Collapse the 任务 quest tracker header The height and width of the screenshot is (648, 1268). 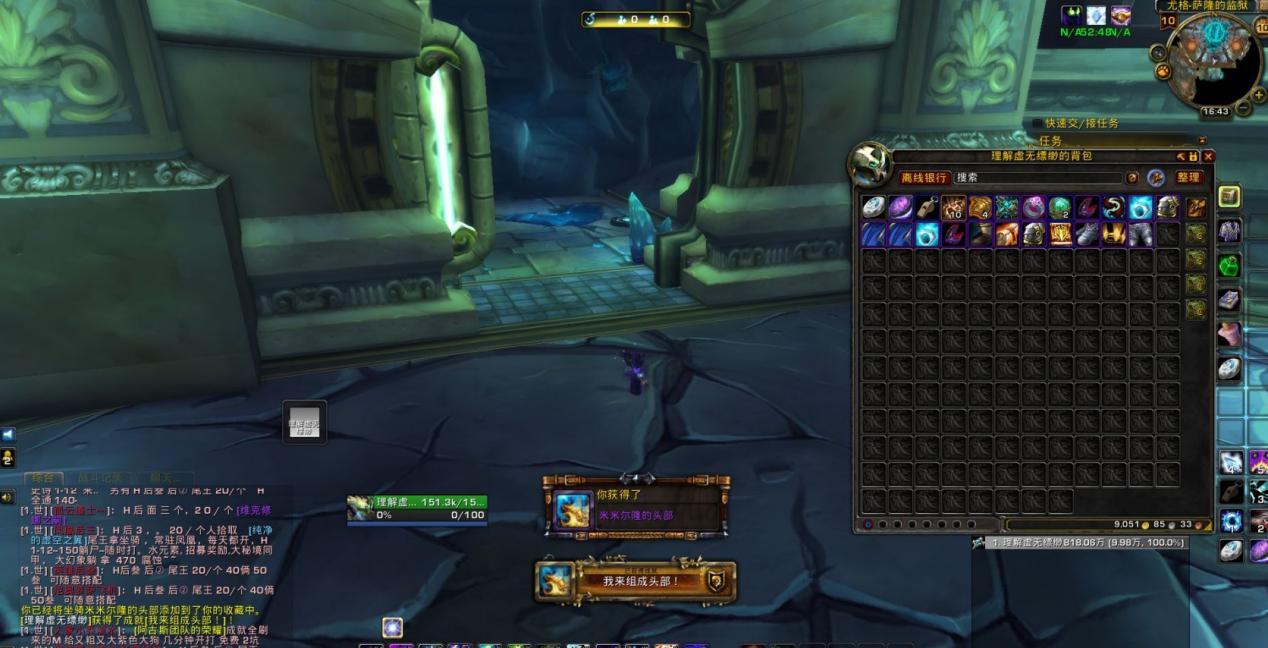click(1201, 141)
